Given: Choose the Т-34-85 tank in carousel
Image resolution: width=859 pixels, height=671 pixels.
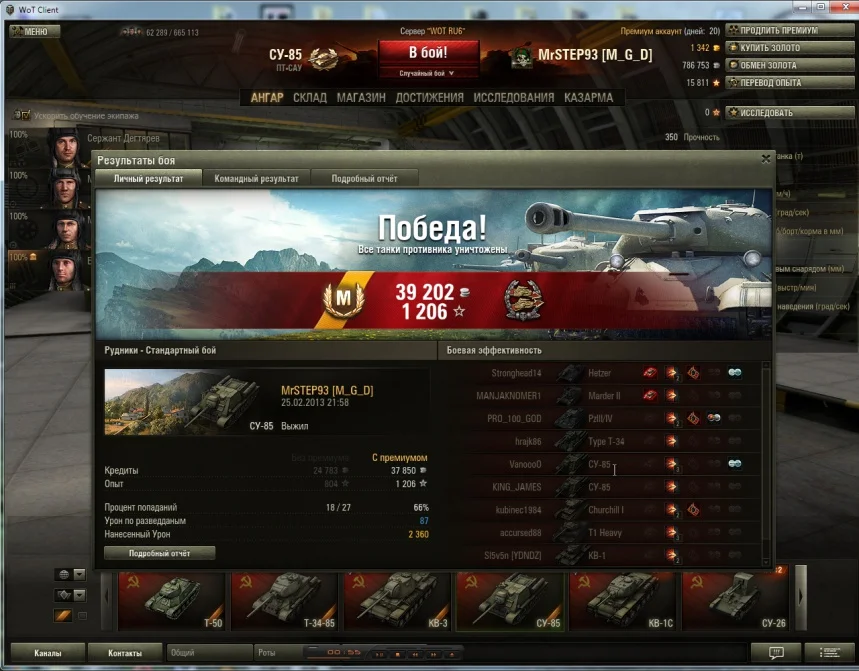Looking at the screenshot, I should tap(285, 602).
